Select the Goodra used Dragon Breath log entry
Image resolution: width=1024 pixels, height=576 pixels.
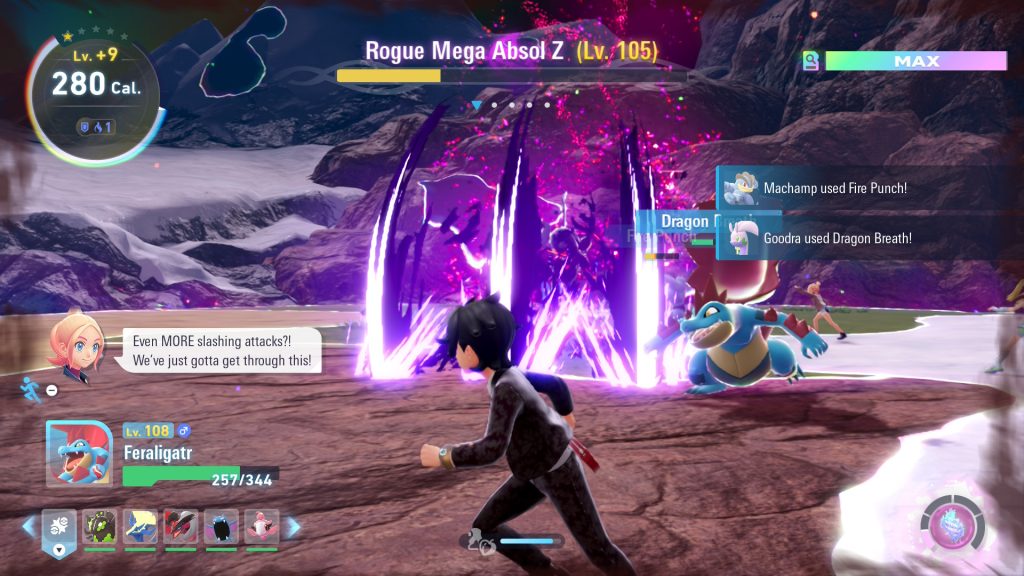pos(836,238)
